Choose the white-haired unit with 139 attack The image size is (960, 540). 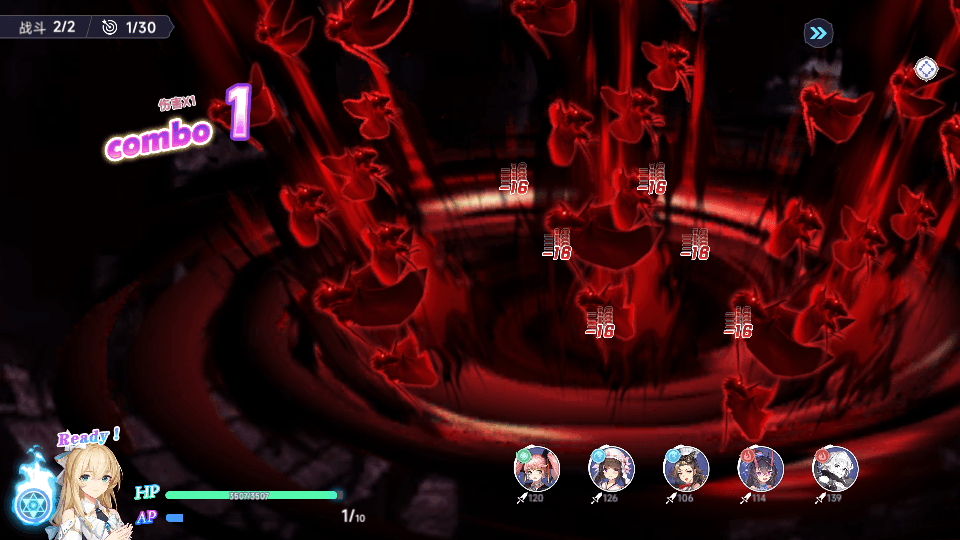click(x=835, y=468)
